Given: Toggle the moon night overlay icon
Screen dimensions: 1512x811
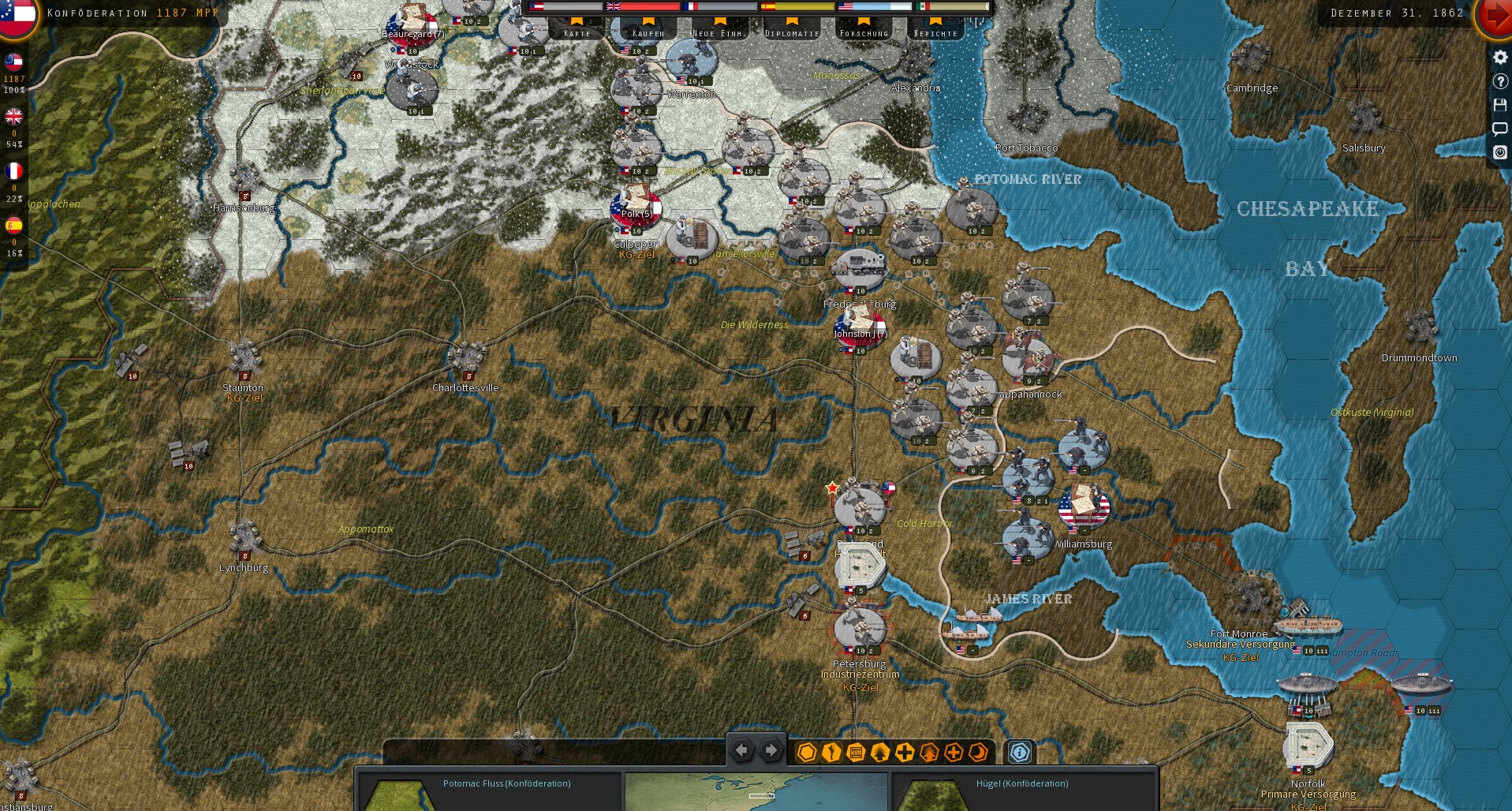Looking at the screenshot, I should click(x=976, y=753).
